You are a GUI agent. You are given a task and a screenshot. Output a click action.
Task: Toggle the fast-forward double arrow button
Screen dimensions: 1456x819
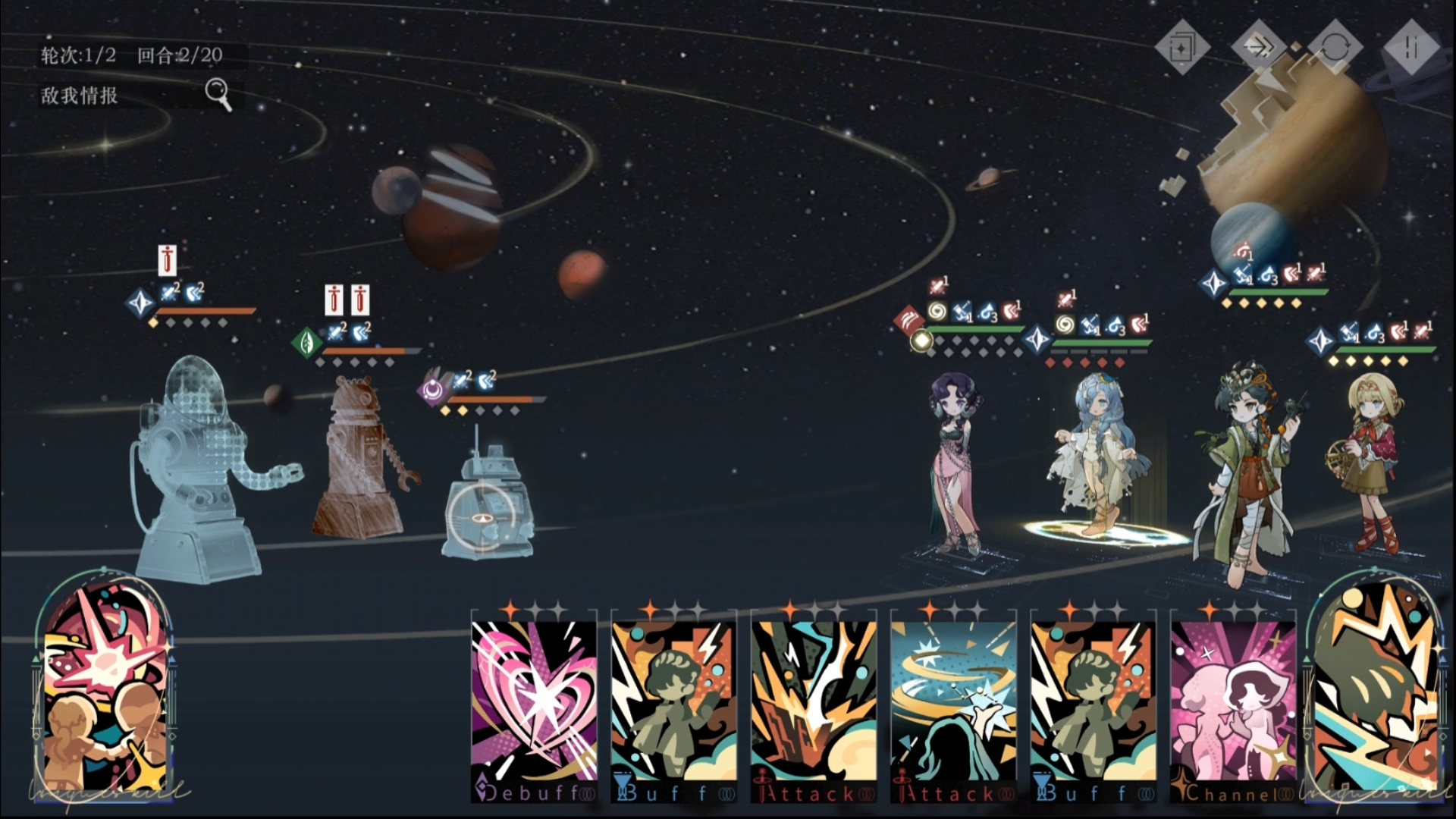pyautogui.click(x=1259, y=49)
